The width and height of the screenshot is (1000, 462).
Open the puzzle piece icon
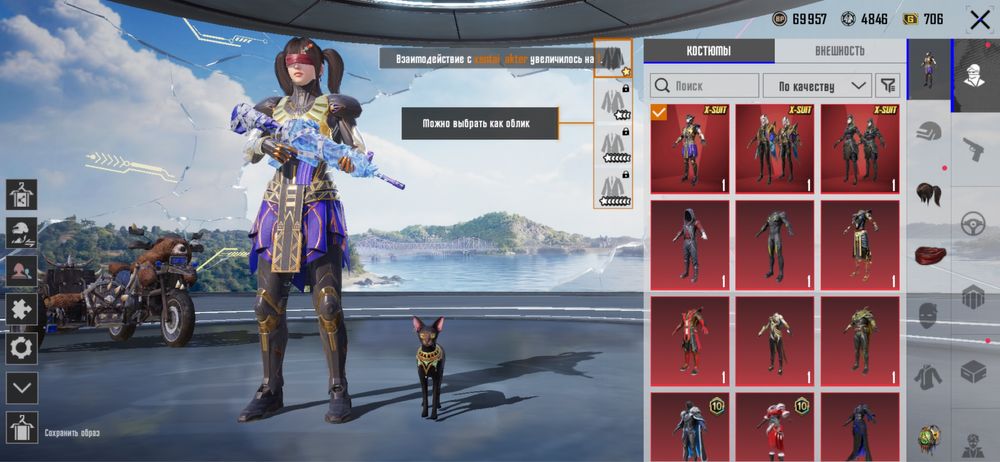(x=21, y=310)
